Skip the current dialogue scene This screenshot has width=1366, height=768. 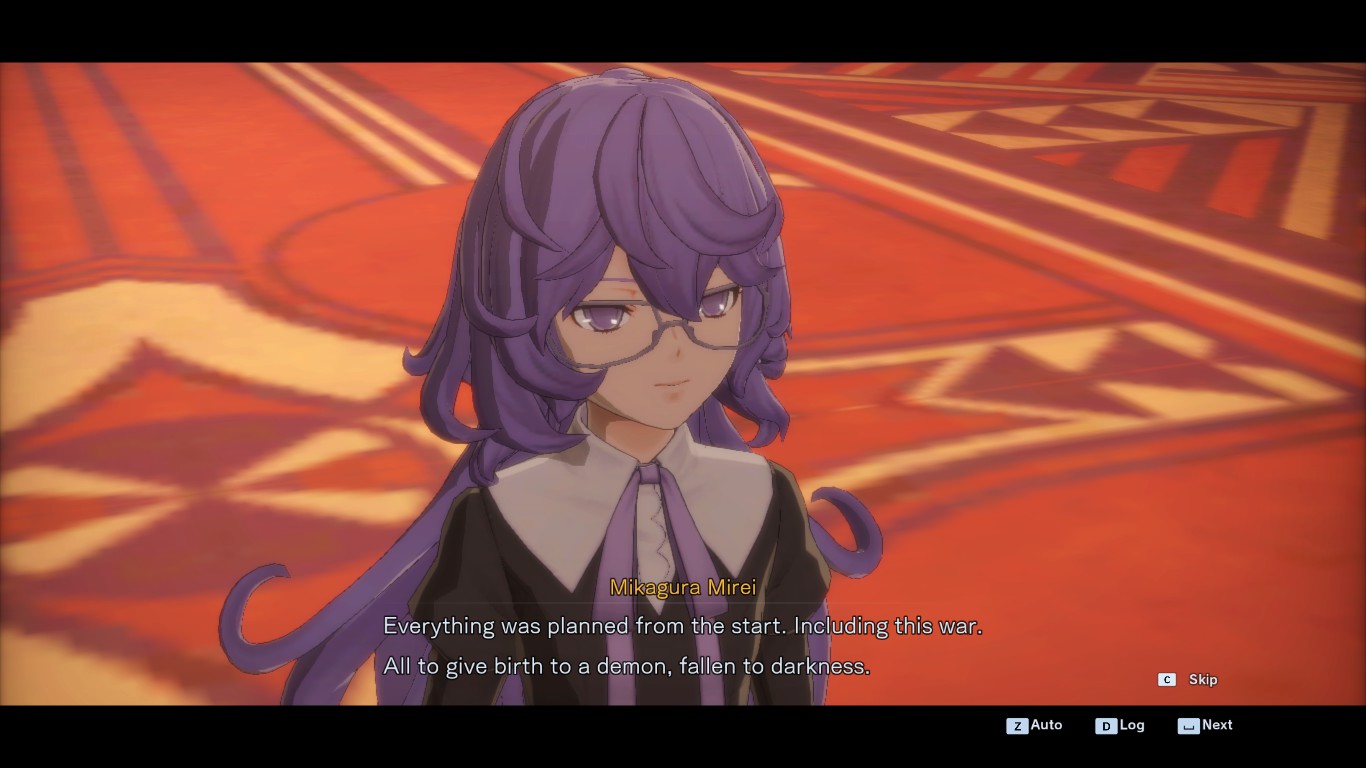click(x=1189, y=680)
